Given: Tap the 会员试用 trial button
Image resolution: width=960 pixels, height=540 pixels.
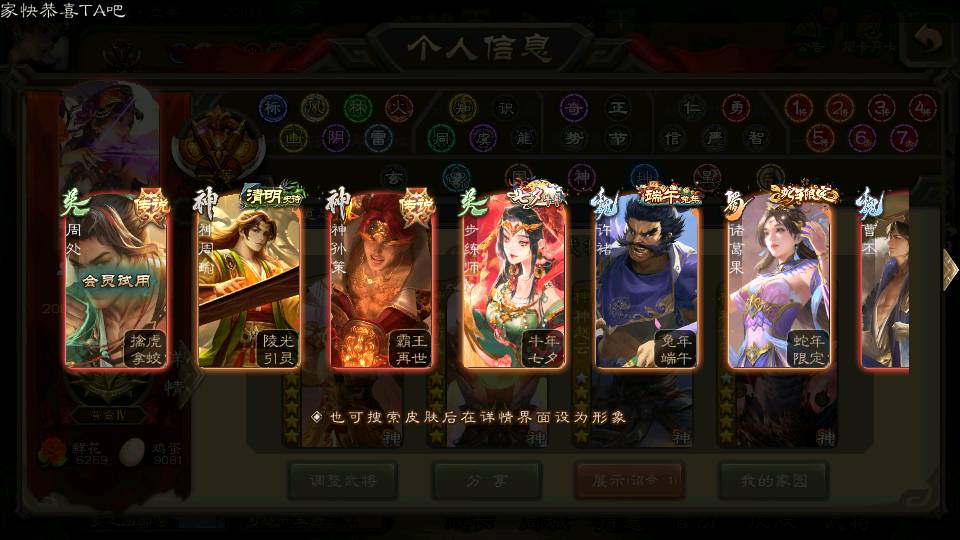Looking at the screenshot, I should point(117,281).
